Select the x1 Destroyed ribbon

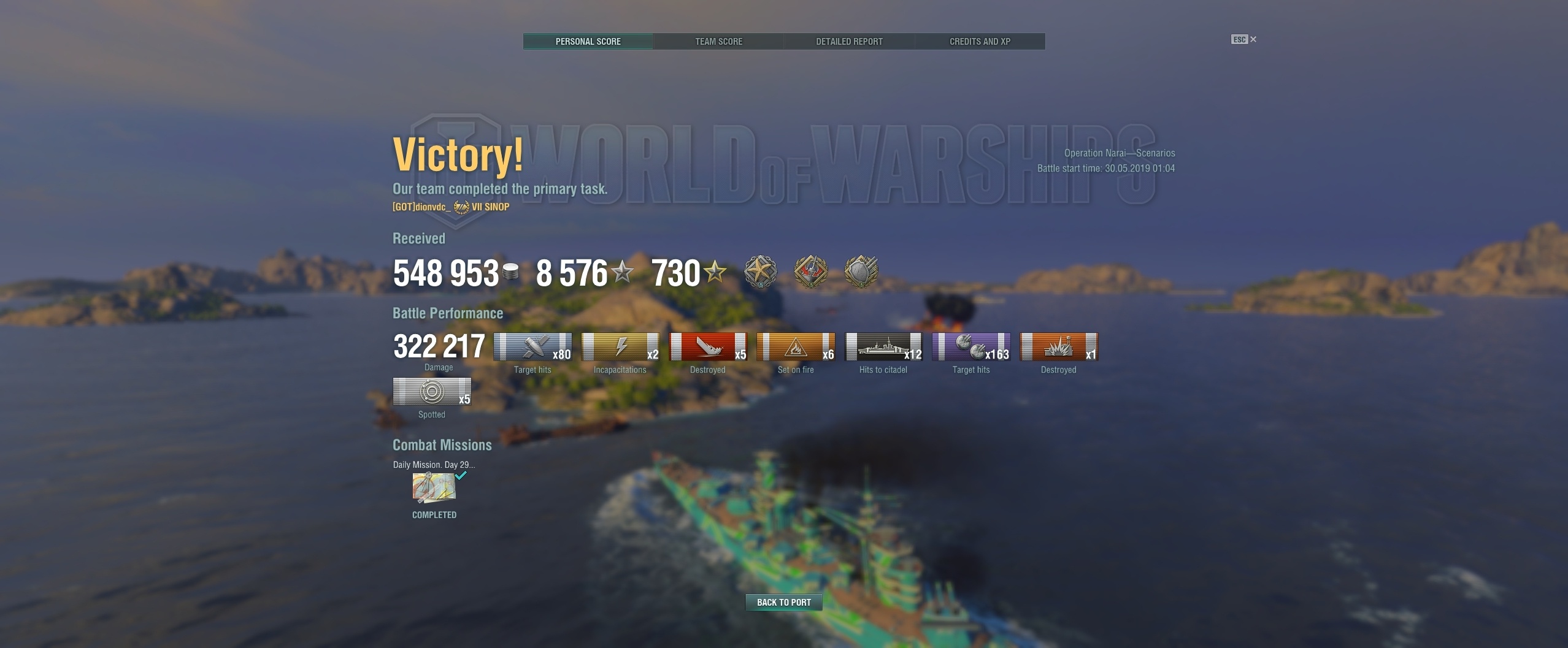pyautogui.click(x=1059, y=347)
